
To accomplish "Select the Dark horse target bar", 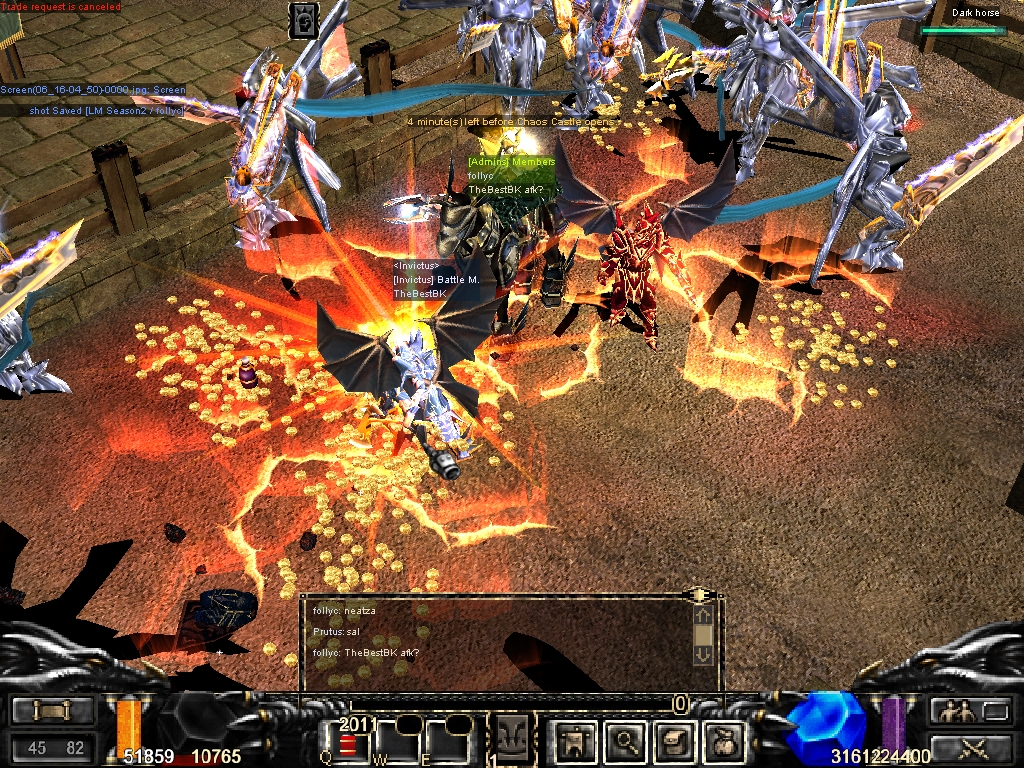I will point(963,30).
